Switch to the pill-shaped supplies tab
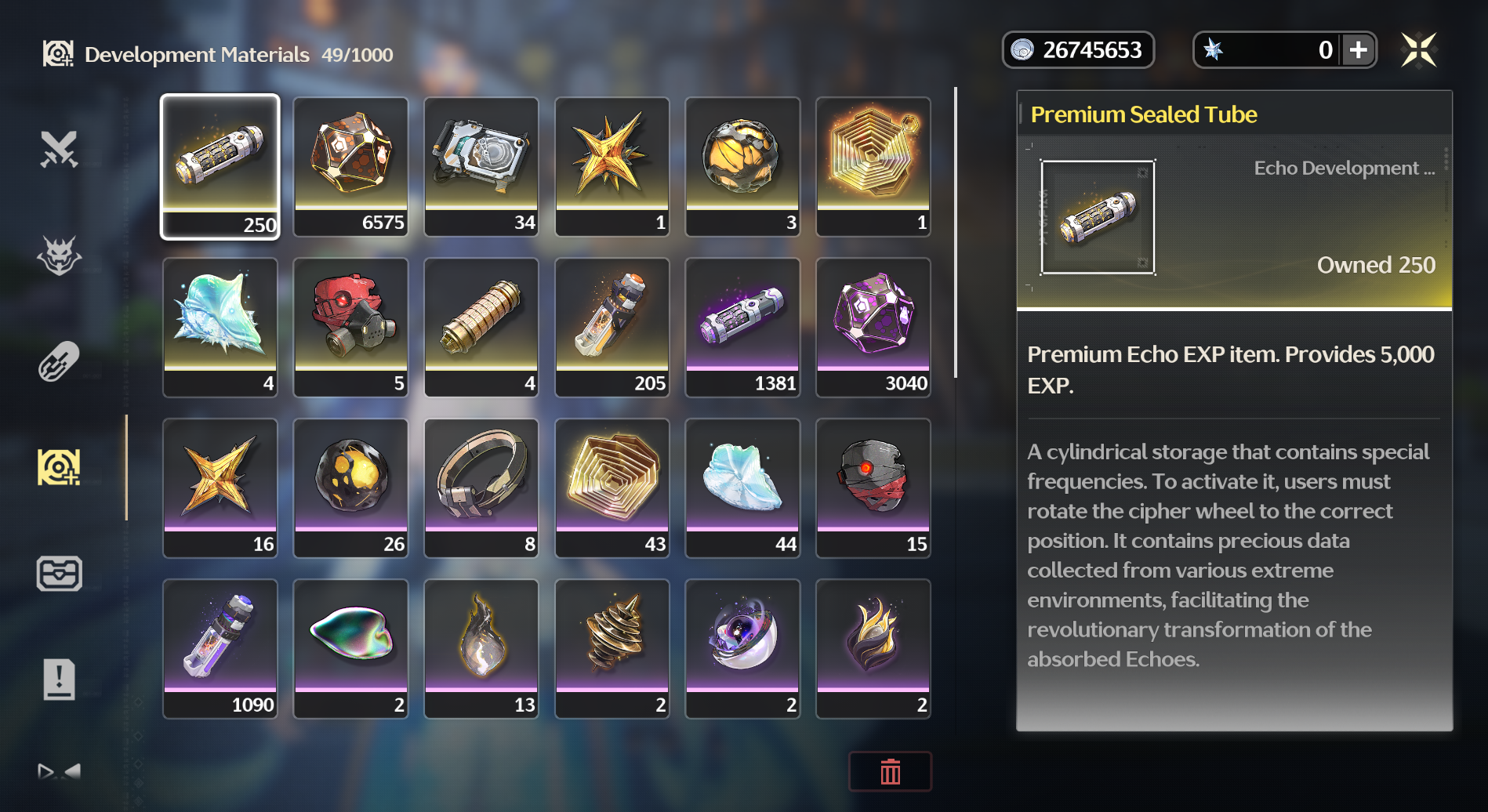The height and width of the screenshot is (812, 1488). point(59,361)
